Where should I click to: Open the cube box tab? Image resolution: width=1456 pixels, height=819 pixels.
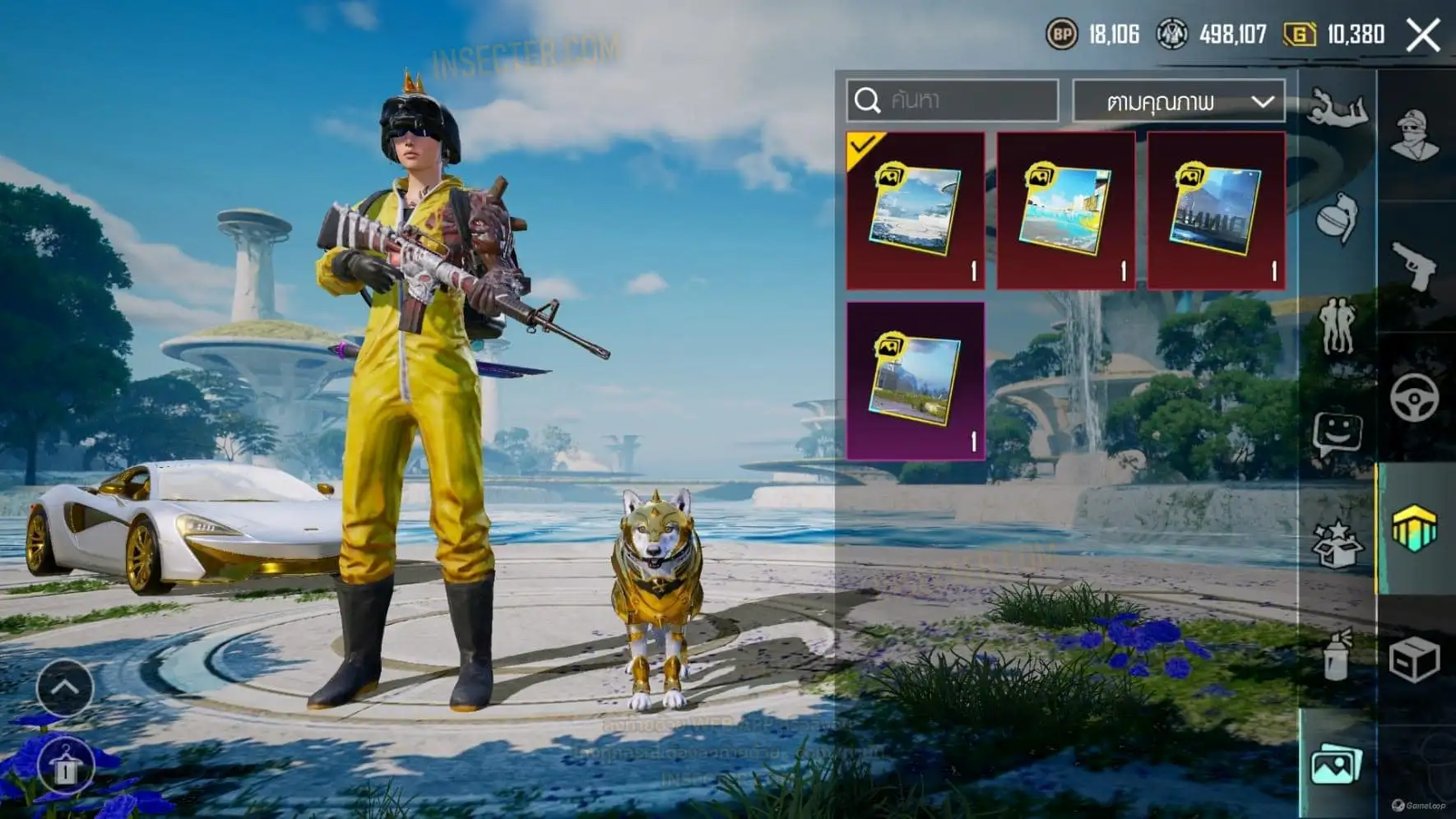[x=1415, y=659]
